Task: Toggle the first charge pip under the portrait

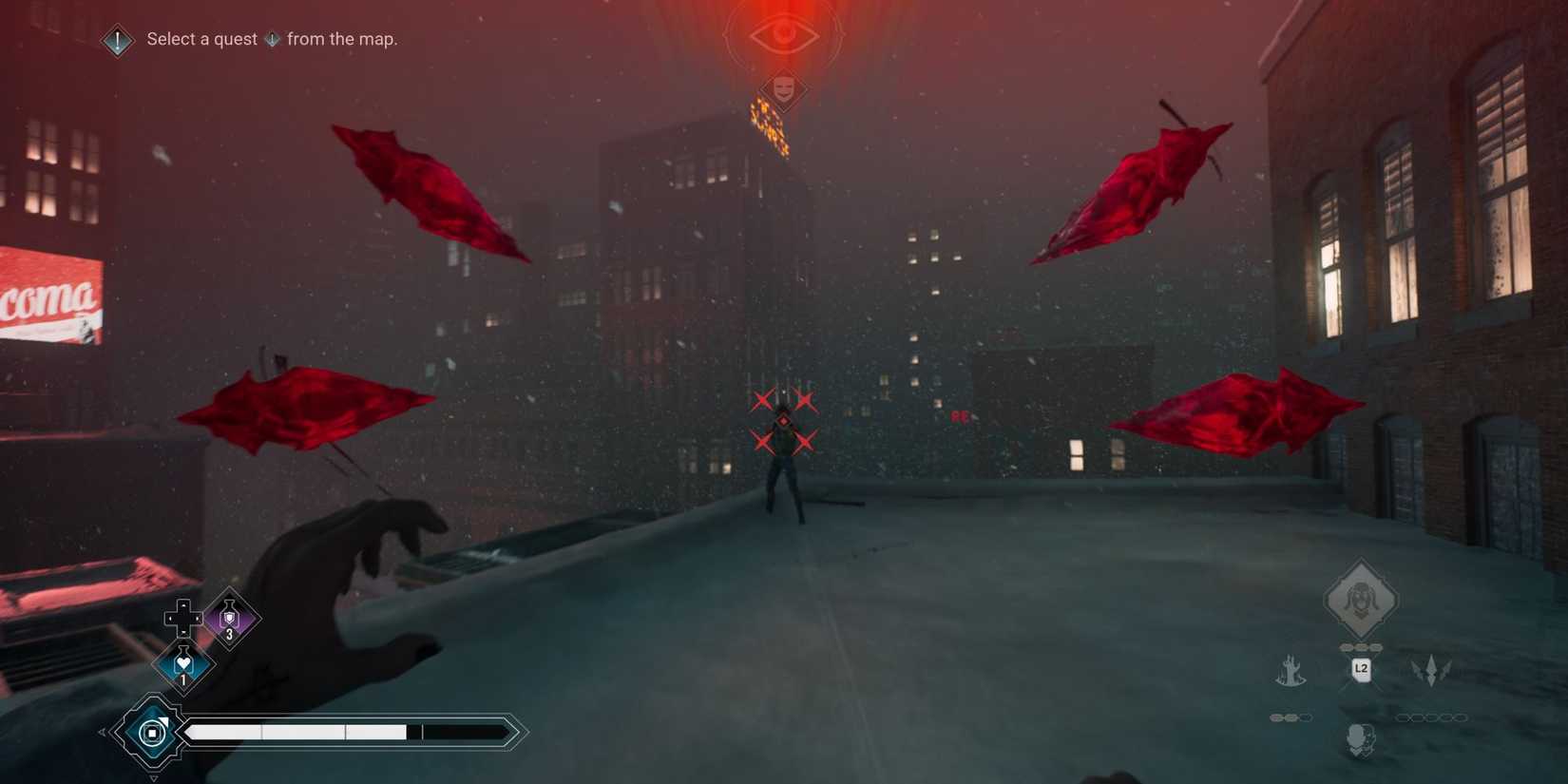Action: point(1344,646)
